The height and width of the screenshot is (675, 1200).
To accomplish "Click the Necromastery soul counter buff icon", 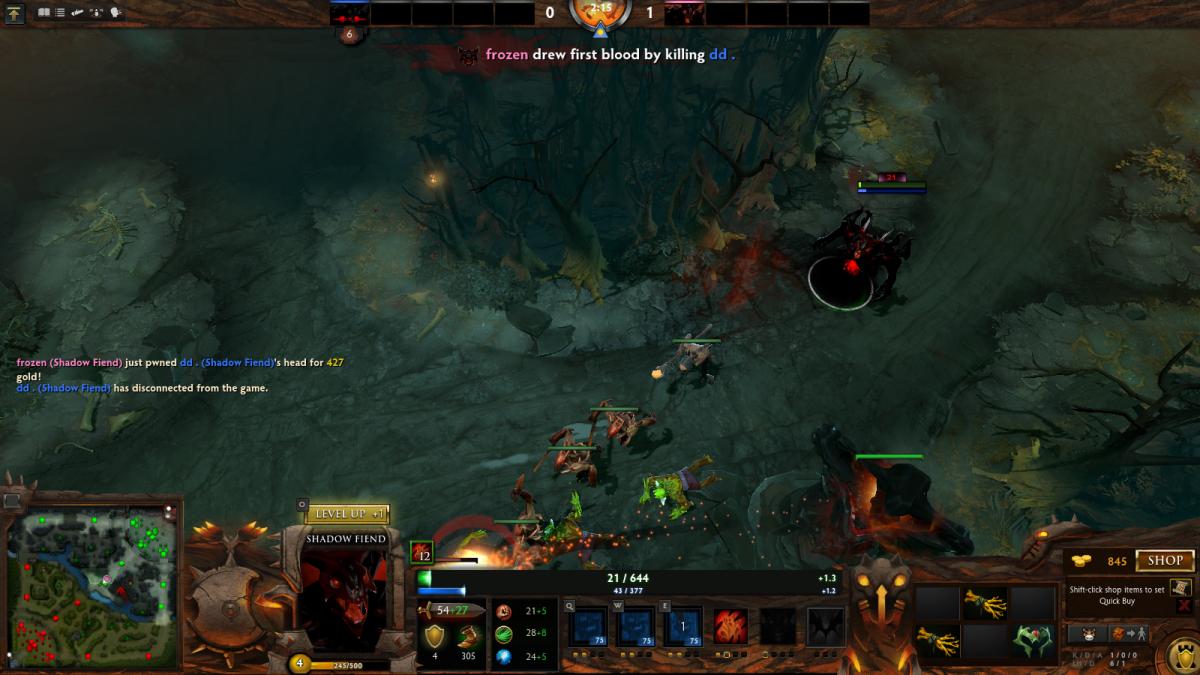I will point(422,552).
